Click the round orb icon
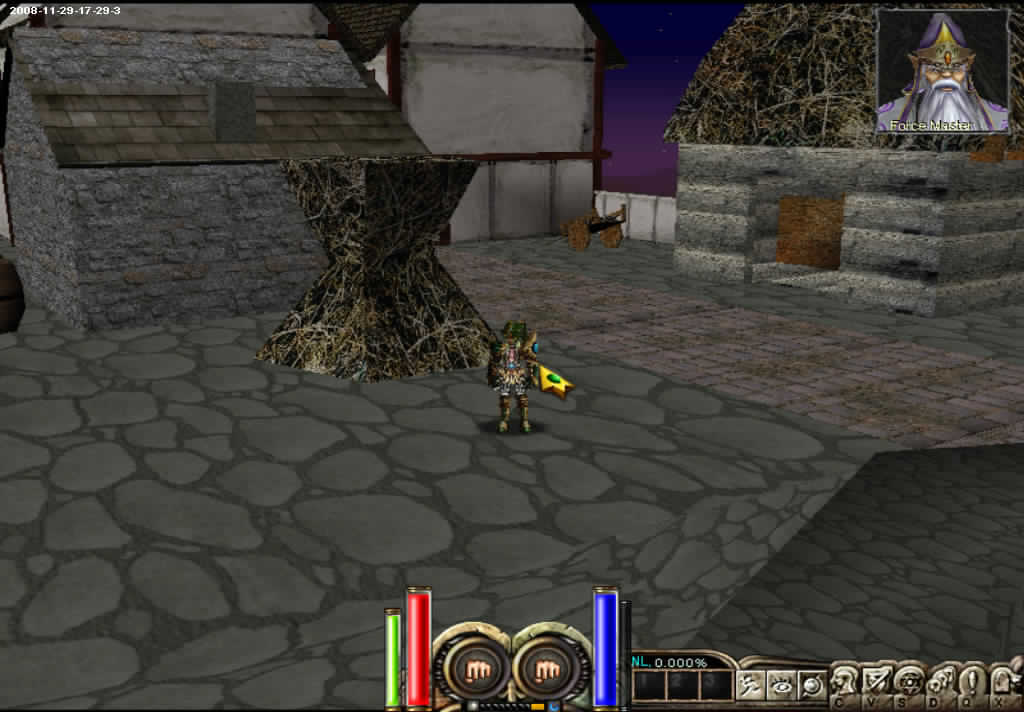 [x=812, y=685]
